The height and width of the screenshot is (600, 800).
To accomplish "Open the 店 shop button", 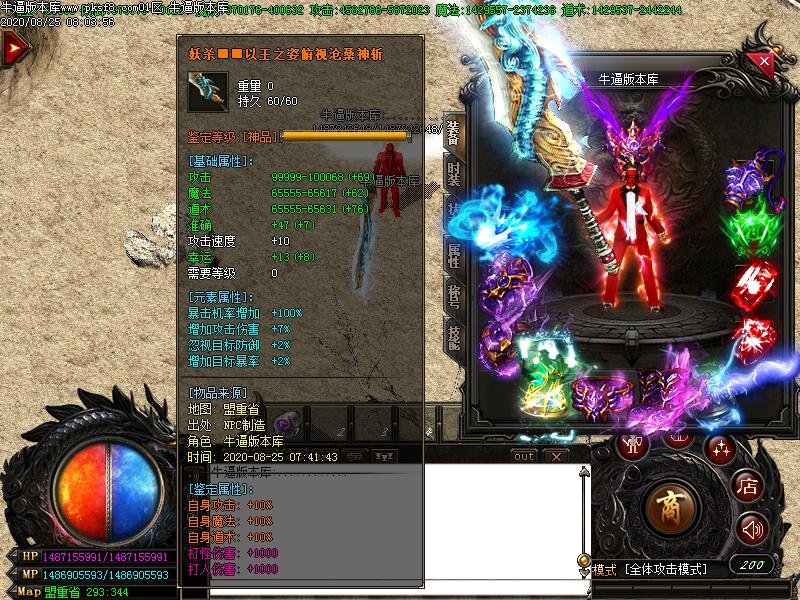I will point(748,486).
